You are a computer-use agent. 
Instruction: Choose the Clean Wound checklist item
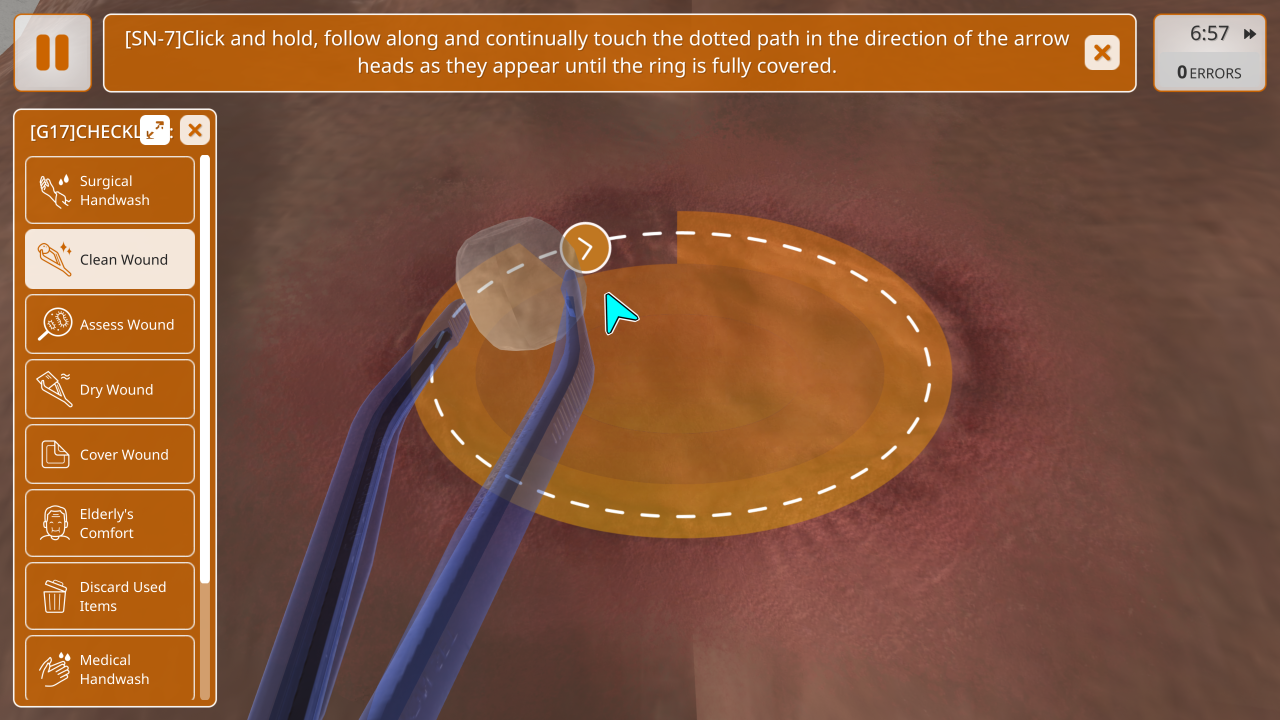coord(110,259)
